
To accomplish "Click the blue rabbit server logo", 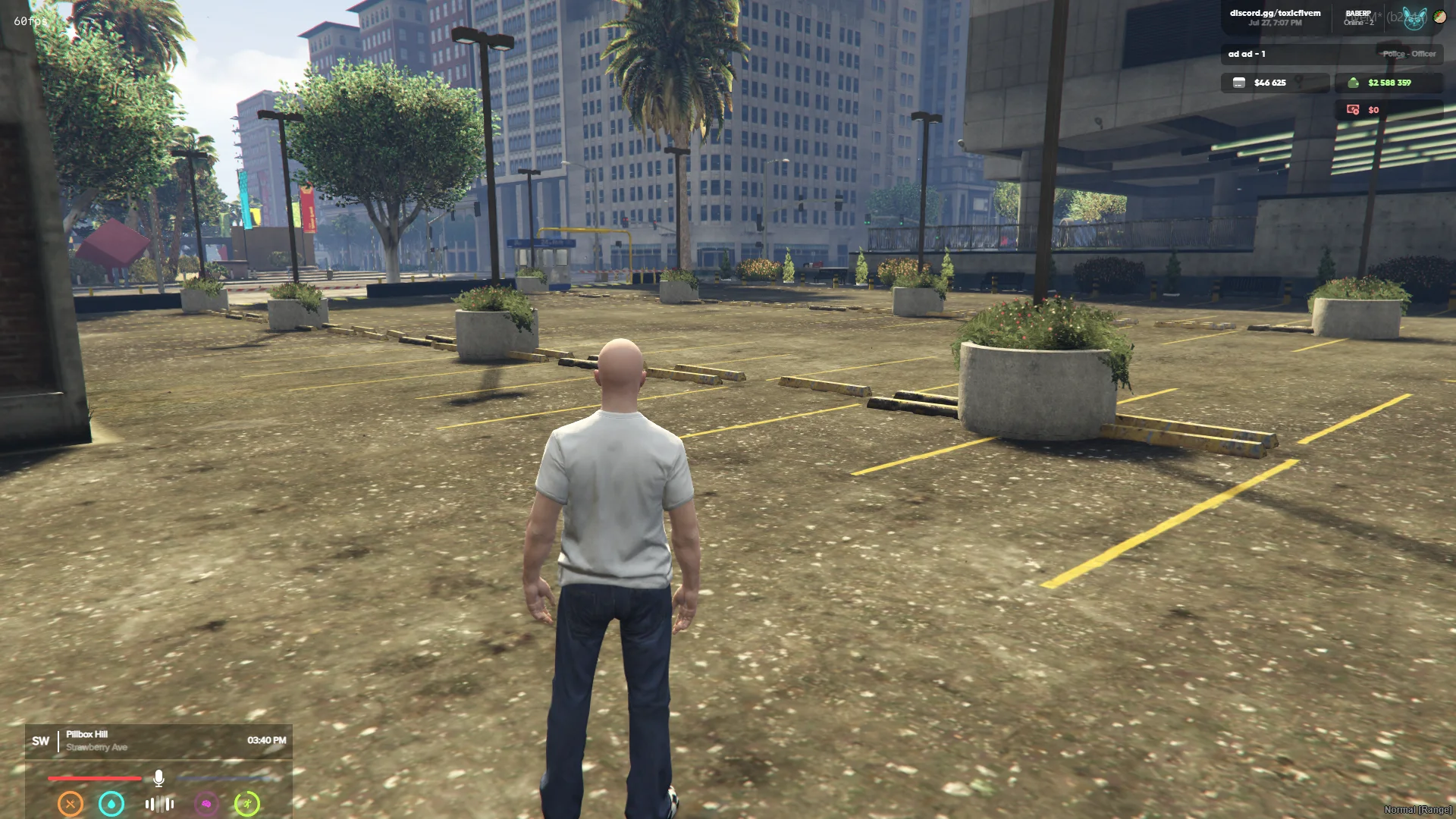I will tap(1414, 18).
